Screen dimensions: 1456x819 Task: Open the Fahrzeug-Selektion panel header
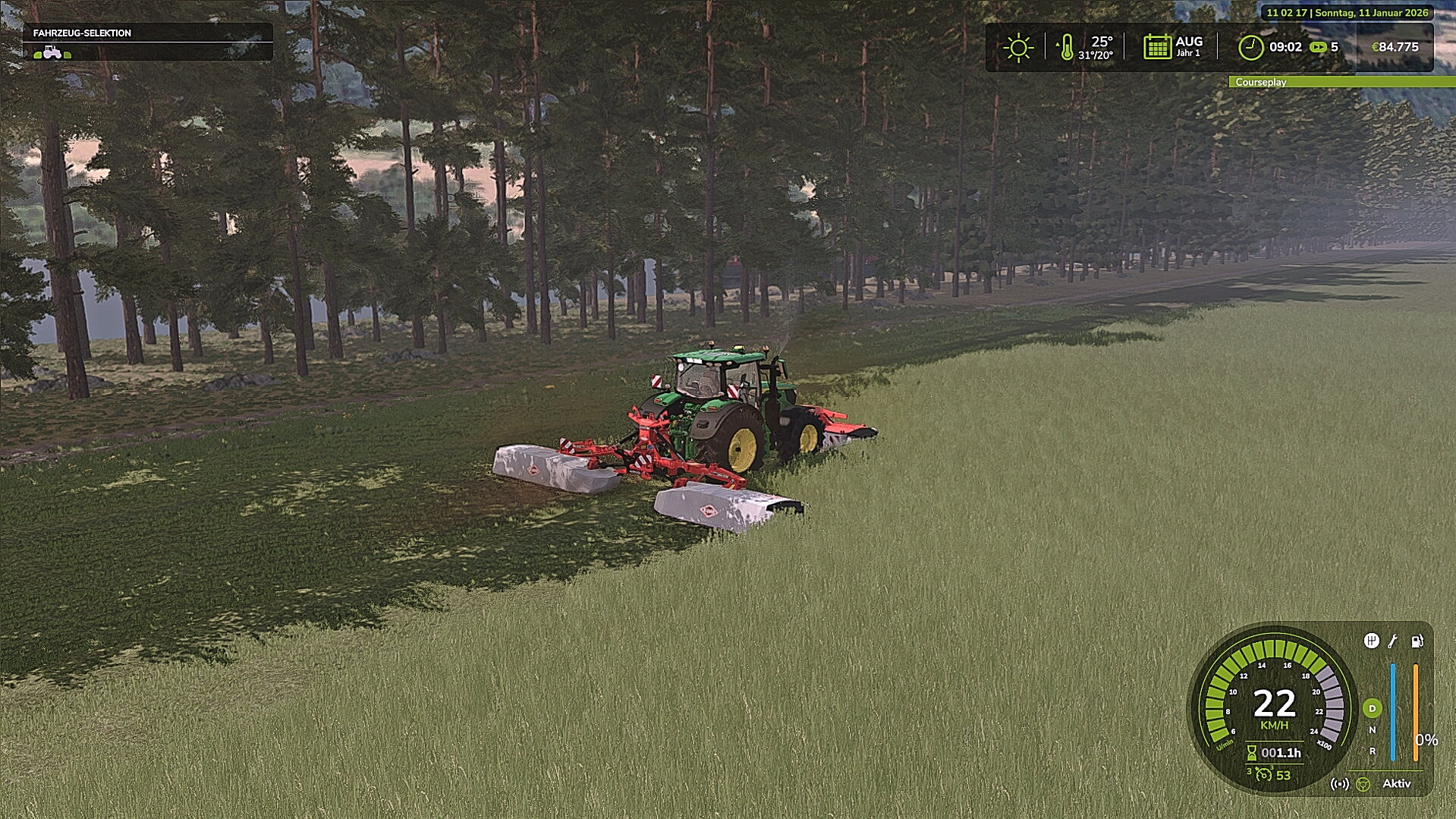point(81,33)
